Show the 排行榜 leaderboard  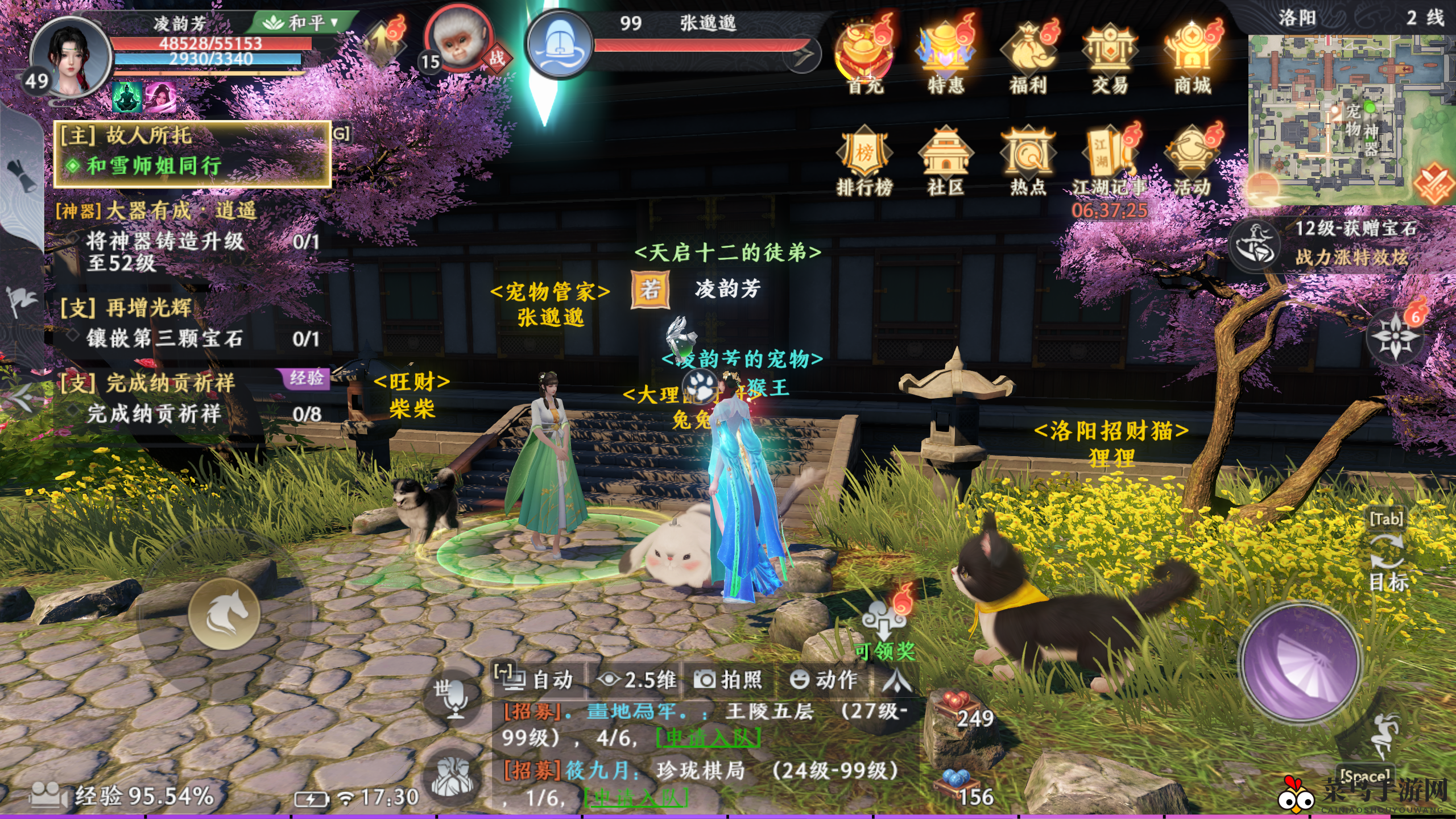point(864,159)
